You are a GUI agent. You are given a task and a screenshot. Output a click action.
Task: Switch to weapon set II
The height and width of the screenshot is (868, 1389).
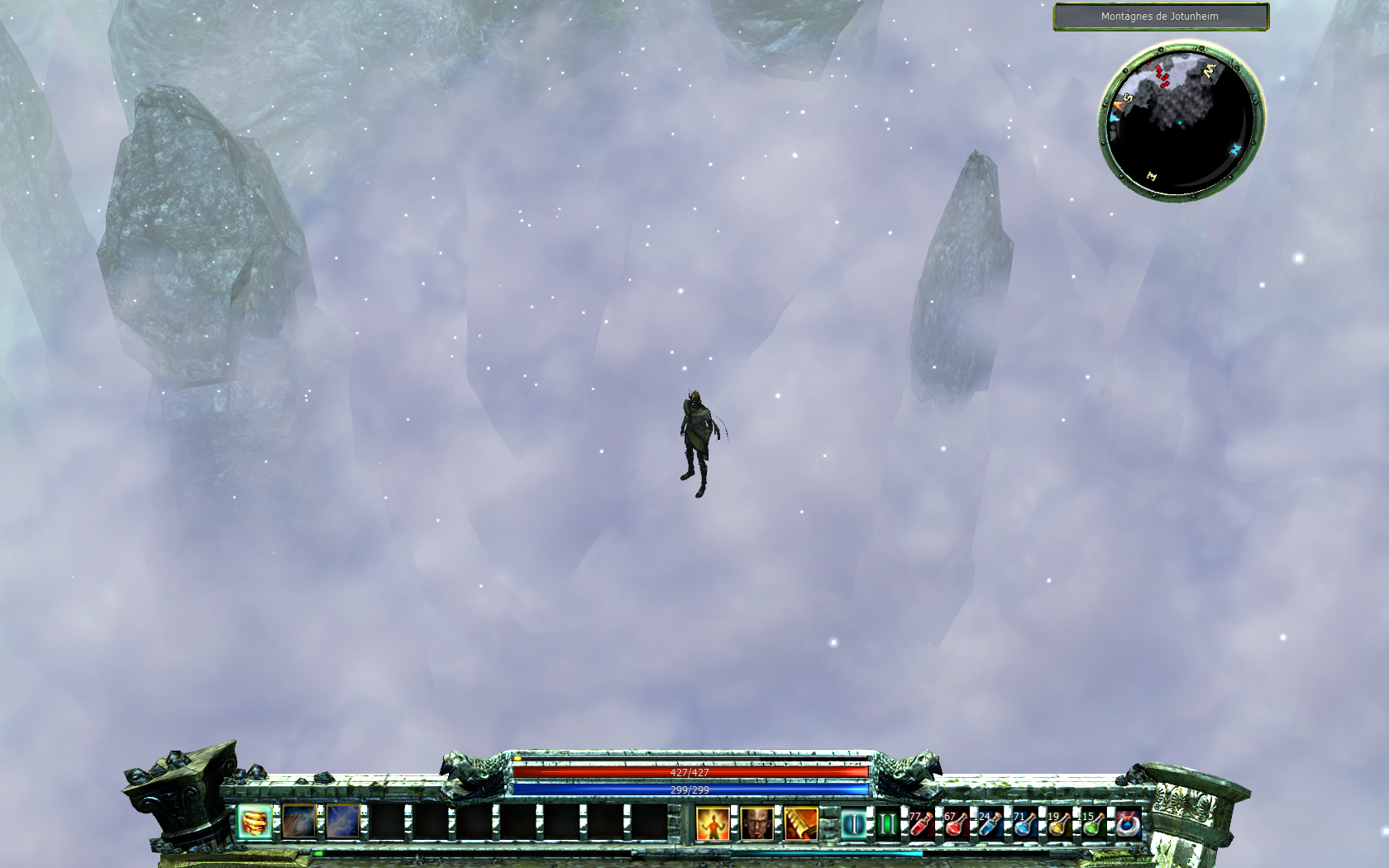click(x=887, y=824)
